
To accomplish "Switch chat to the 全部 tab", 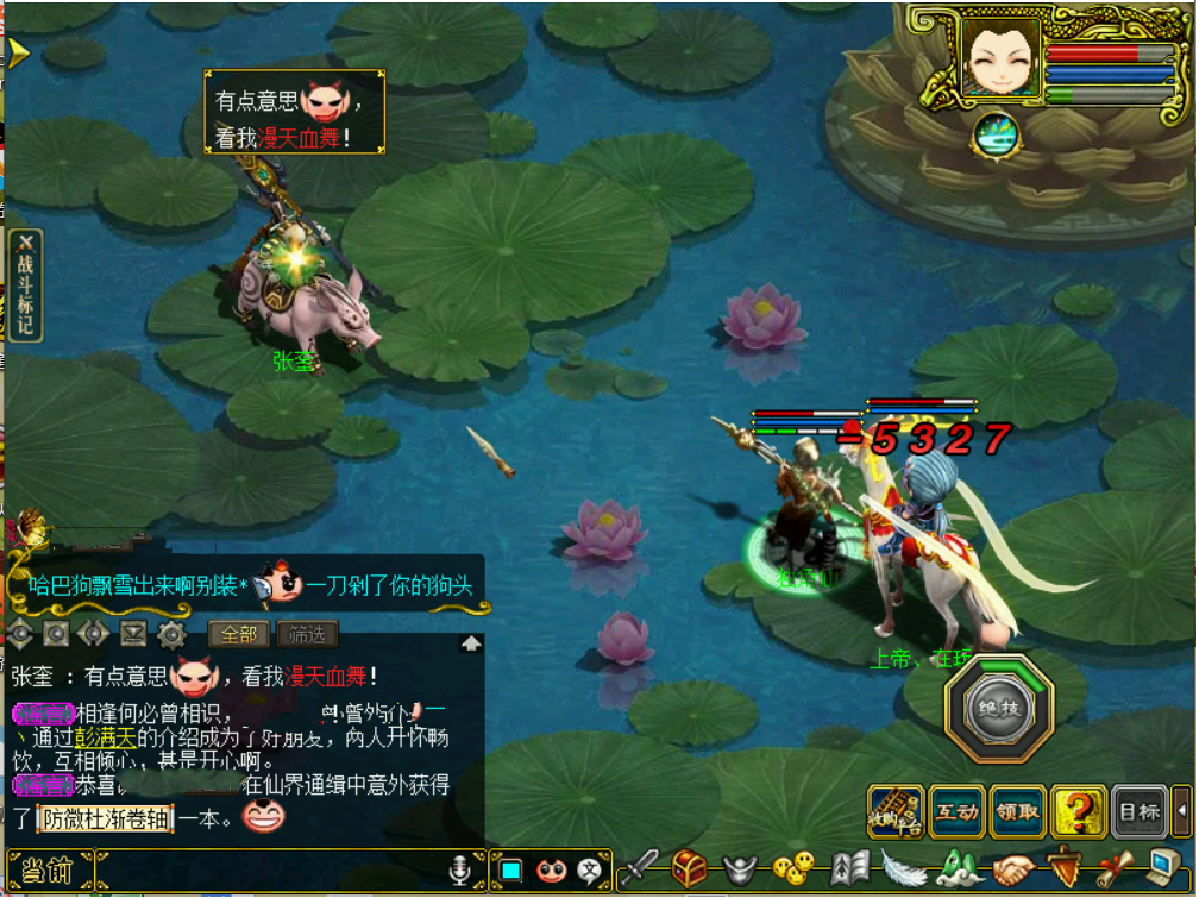I will tap(239, 634).
